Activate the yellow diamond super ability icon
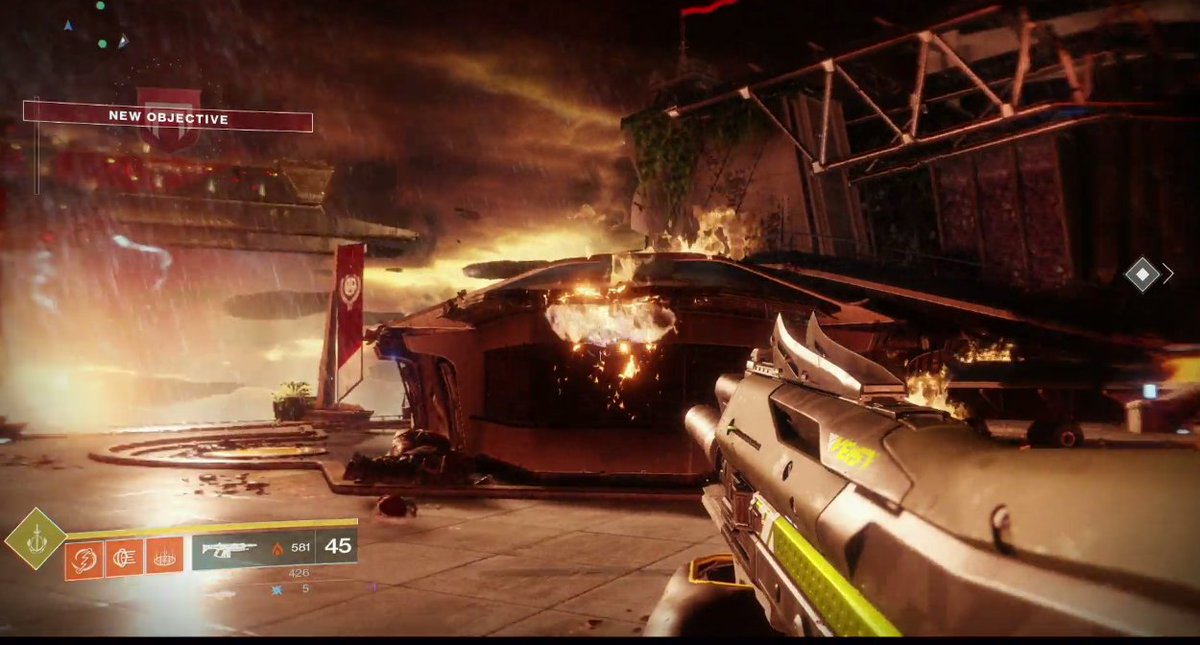The height and width of the screenshot is (645, 1200). (36, 539)
